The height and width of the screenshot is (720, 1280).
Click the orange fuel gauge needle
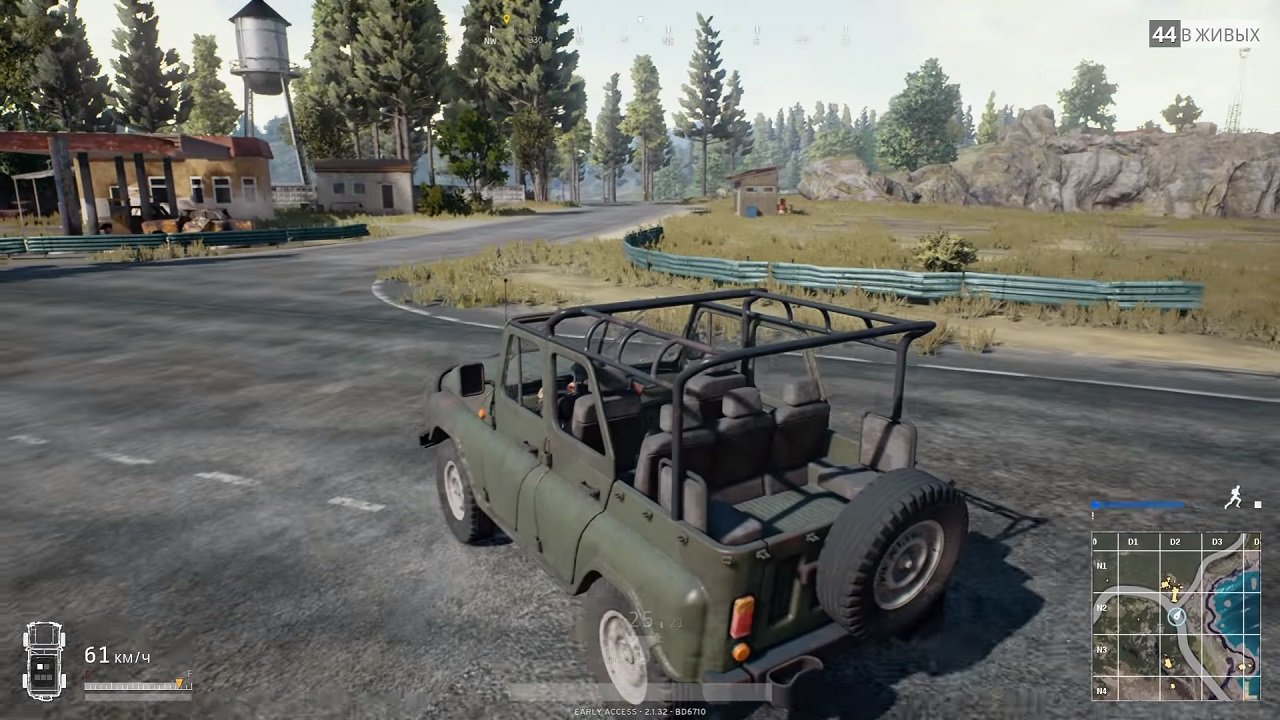(179, 682)
